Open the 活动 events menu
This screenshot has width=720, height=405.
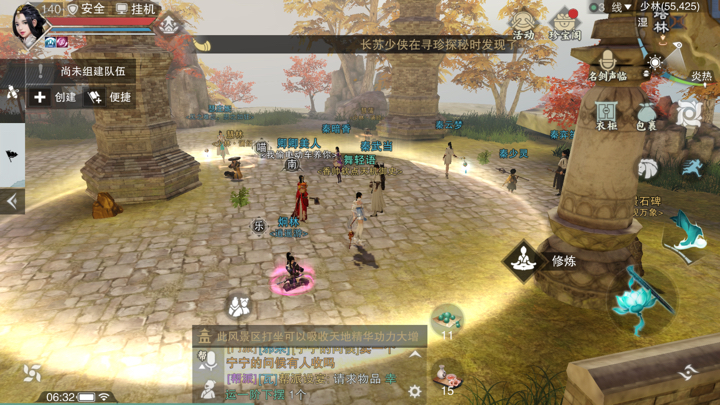pos(523,24)
